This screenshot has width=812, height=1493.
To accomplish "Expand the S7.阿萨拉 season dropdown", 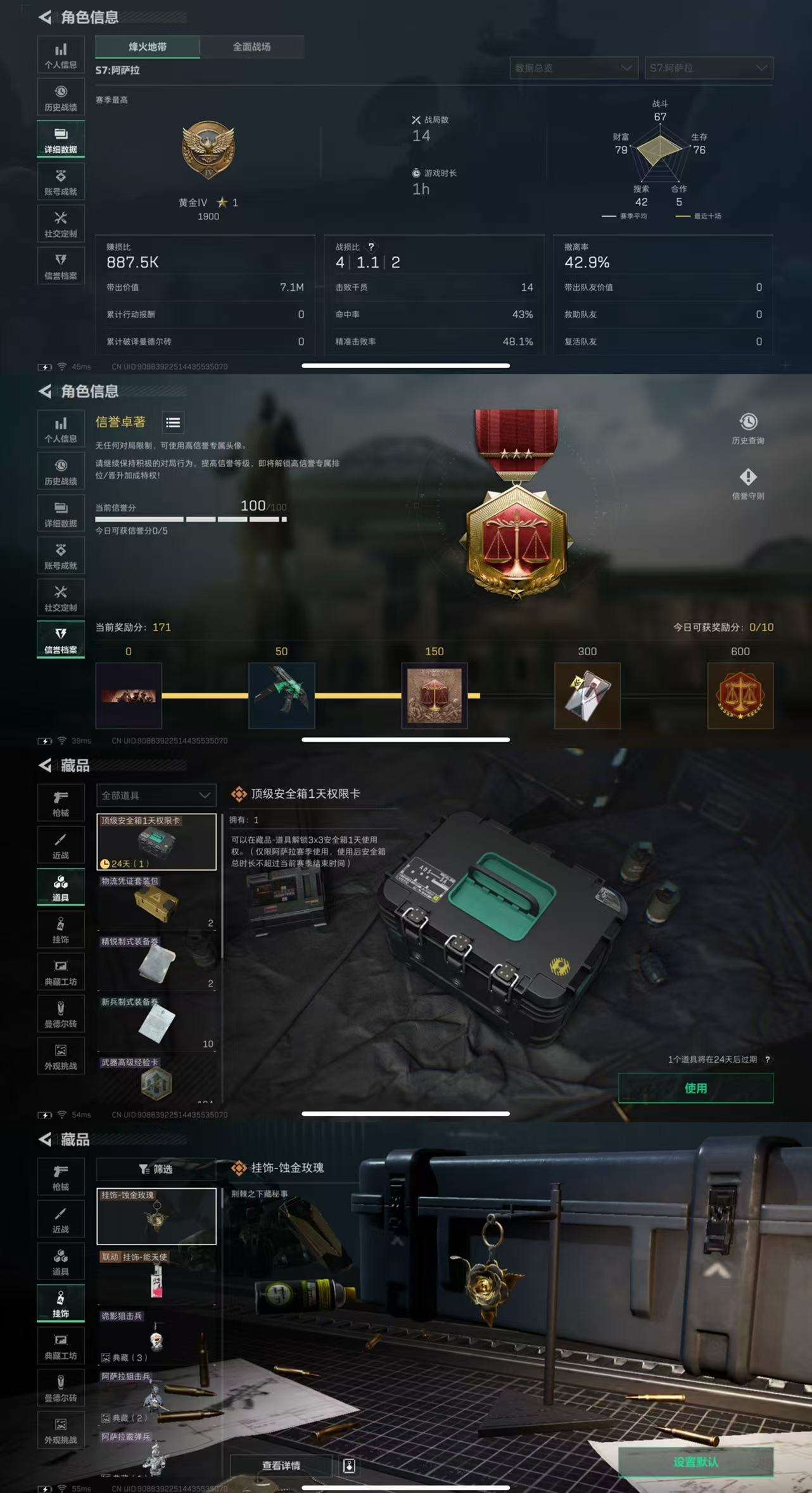I will point(708,69).
